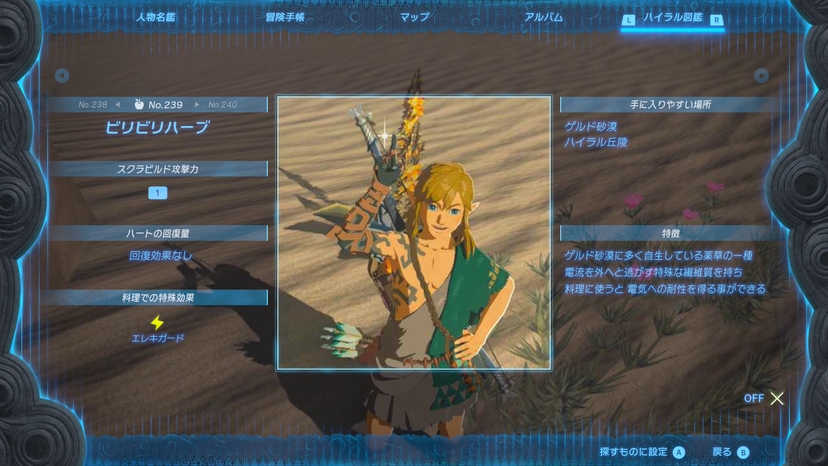Choose 探すものに設定 to track item

pos(641,452)
